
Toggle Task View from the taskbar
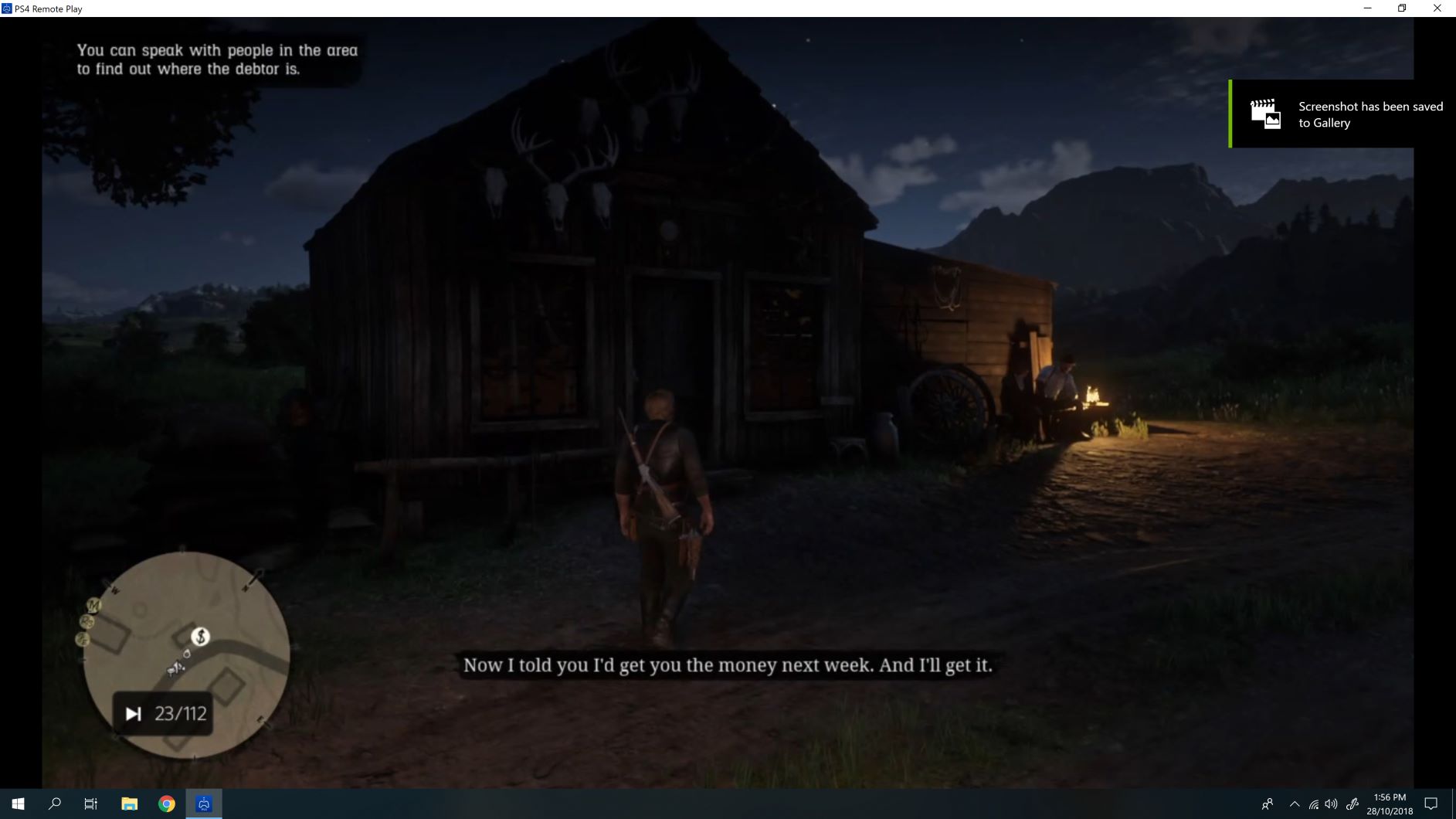(x=90, y=804)
